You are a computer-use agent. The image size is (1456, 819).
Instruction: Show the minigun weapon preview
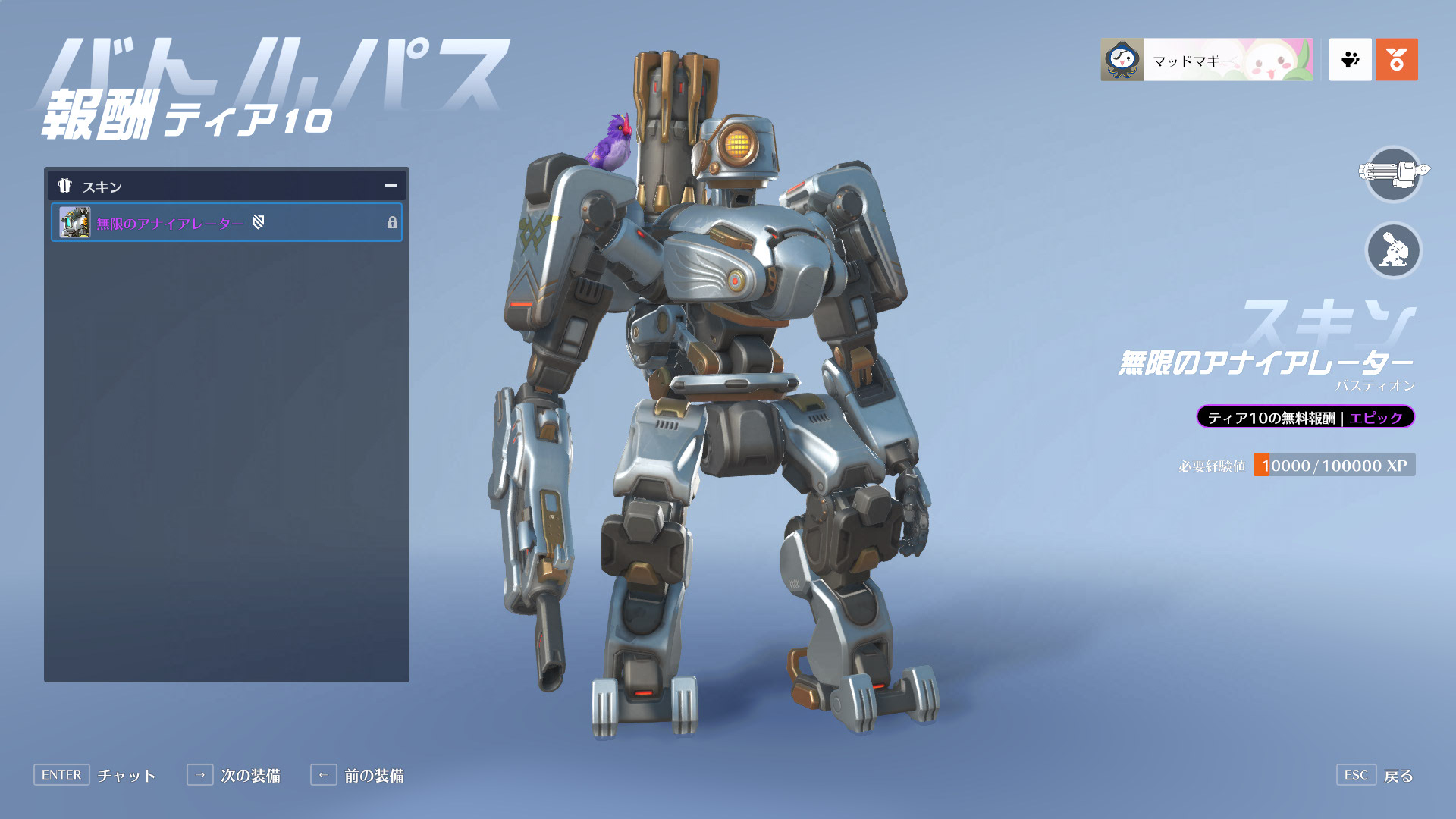pos(1393,174)
